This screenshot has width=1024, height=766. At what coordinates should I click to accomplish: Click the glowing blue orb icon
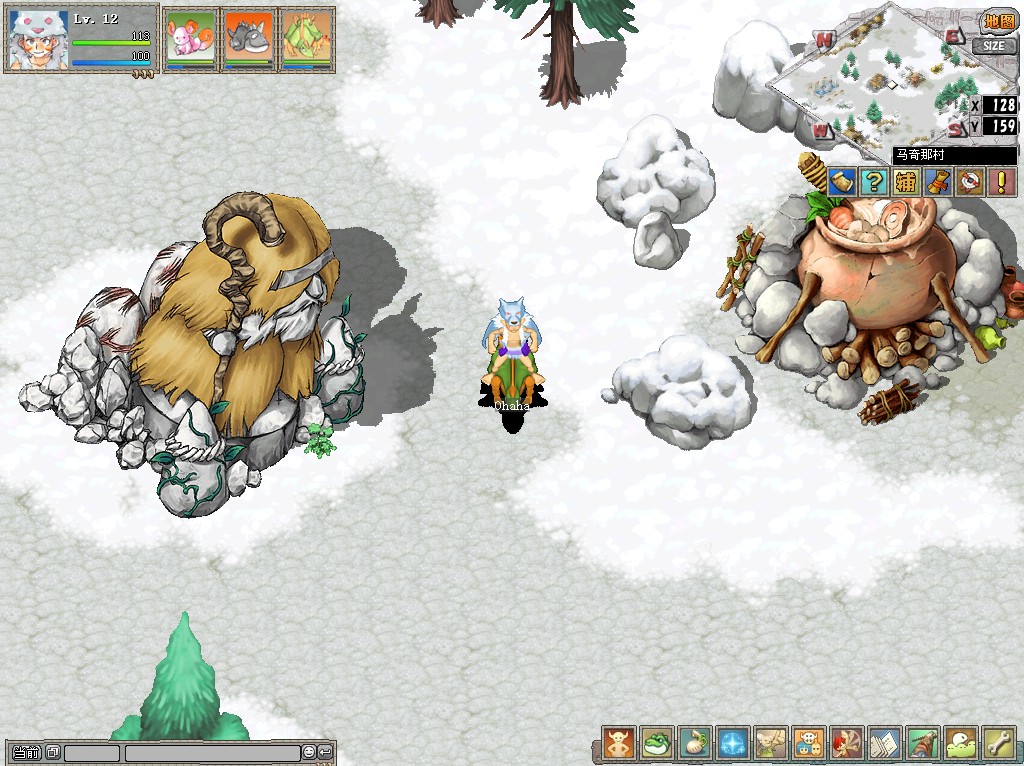click(x=733, y=744)
